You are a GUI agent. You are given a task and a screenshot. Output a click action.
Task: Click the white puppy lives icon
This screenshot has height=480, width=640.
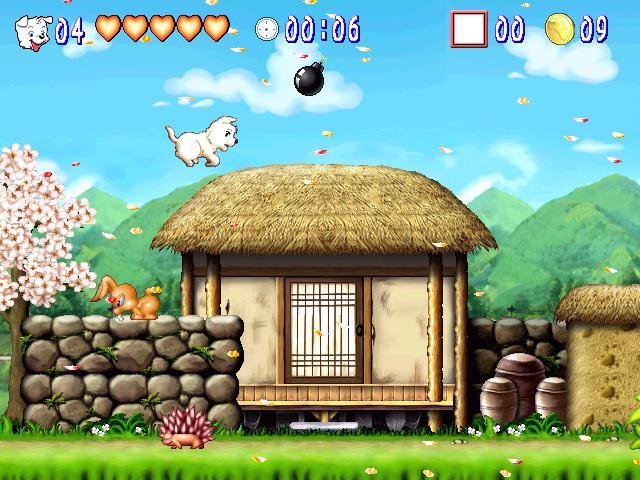[32, 31]
